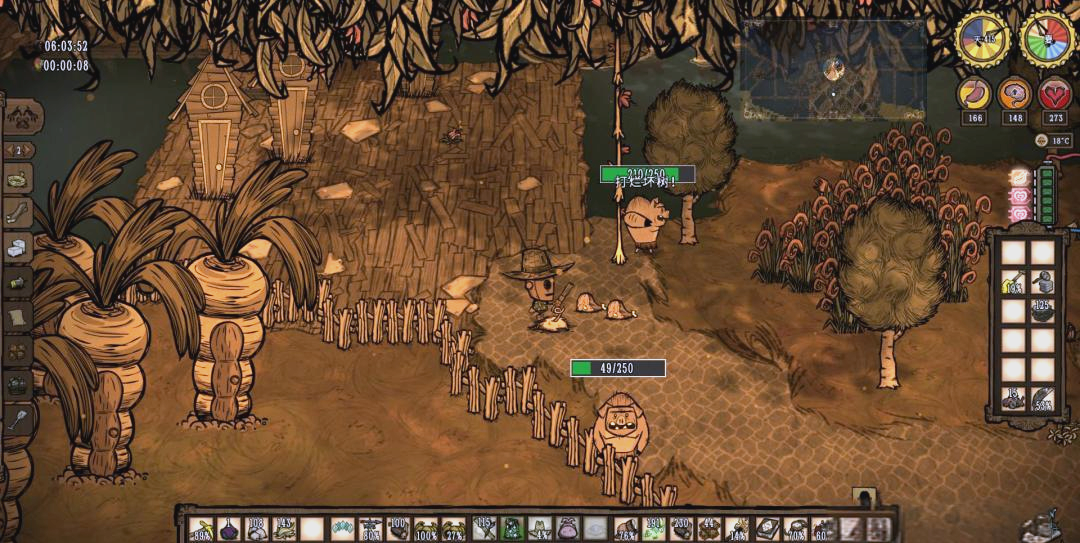Image resolution: width=1080 pixels, height=543 pixels.
Task: Click the heart health meter
Action: (1054, 94)
